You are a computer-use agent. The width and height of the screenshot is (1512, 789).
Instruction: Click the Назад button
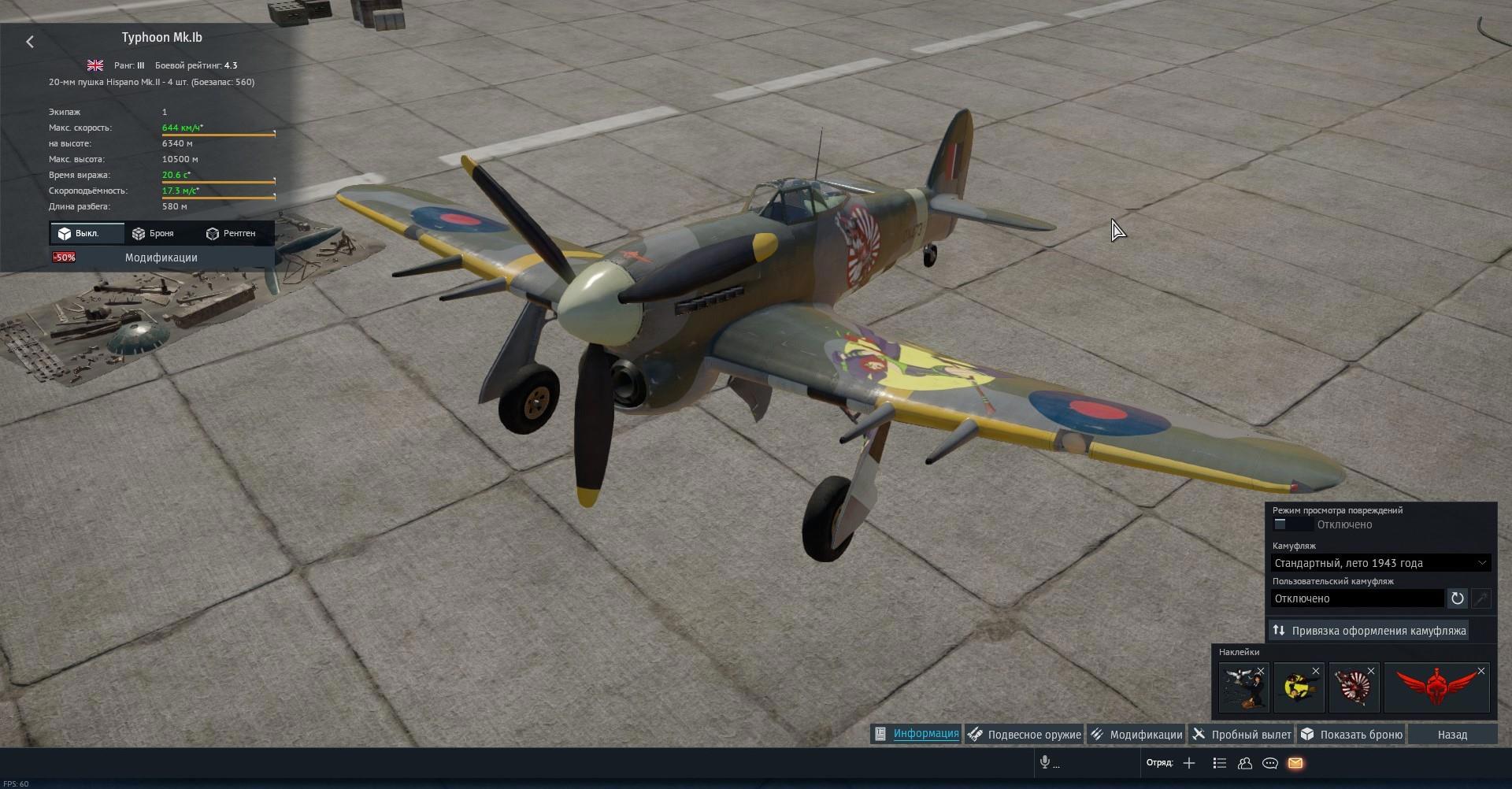point(1451,735)
